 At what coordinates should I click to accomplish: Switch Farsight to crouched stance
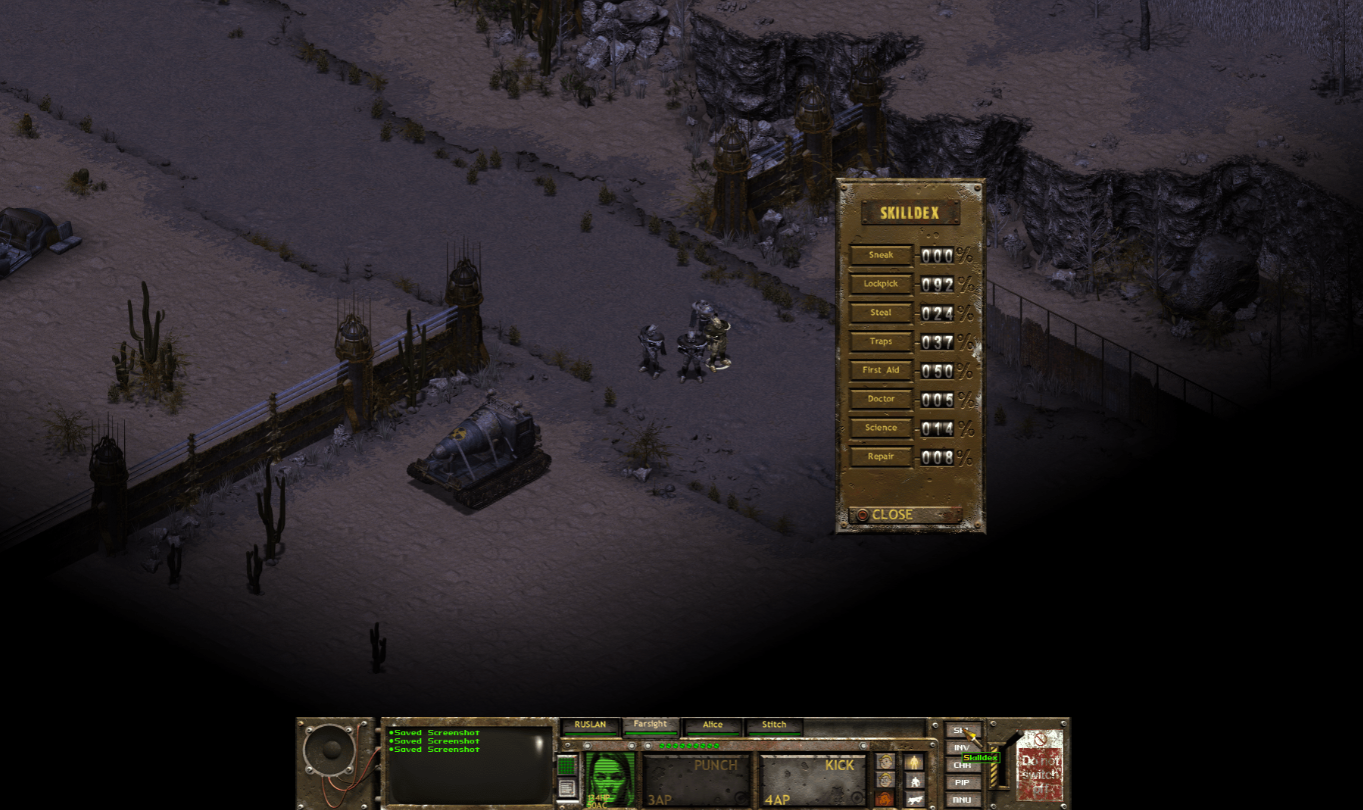913,781
